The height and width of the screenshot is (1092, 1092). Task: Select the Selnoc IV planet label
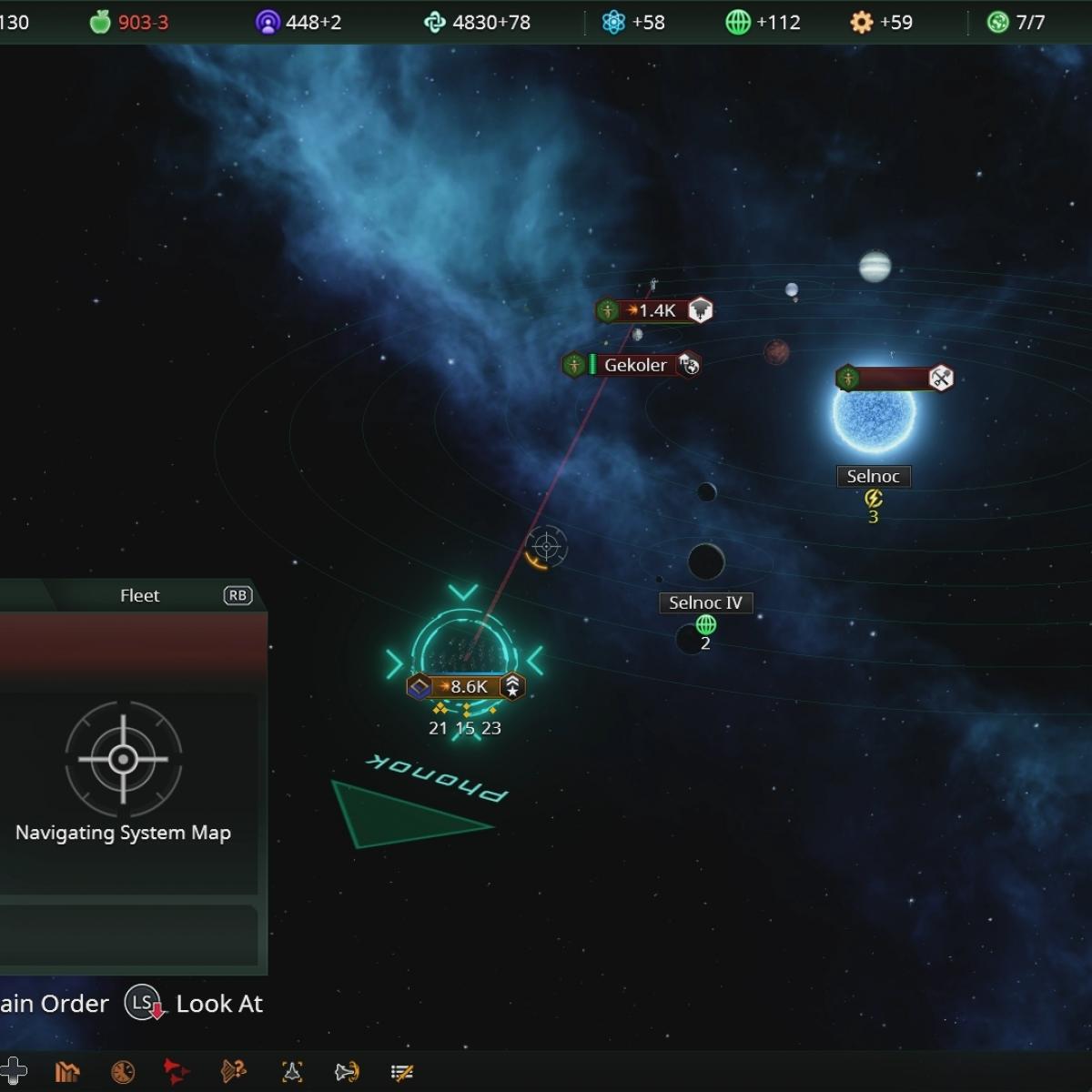pos(705,602)
